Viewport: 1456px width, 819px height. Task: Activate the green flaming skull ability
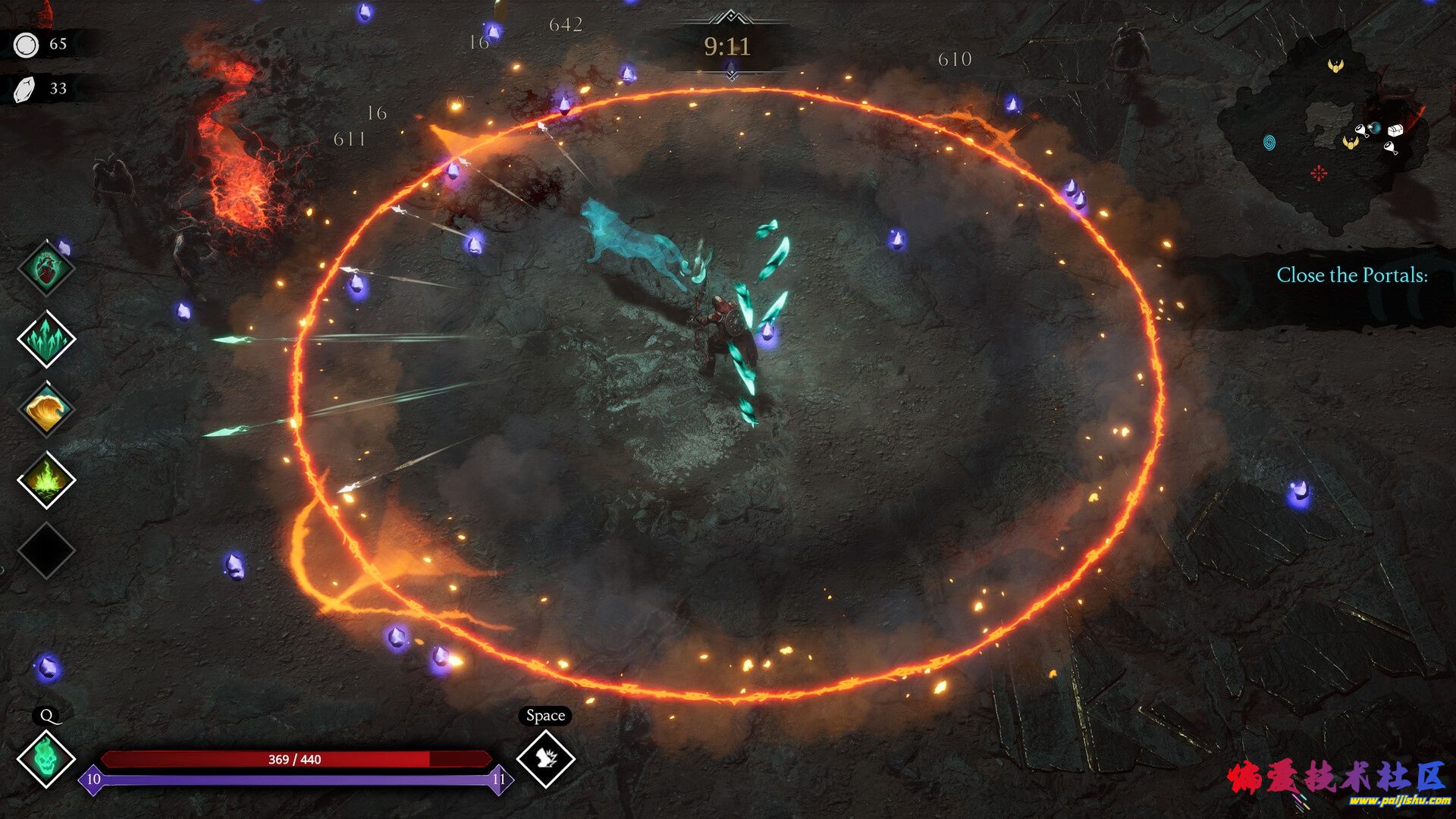[x=46, y=758]
